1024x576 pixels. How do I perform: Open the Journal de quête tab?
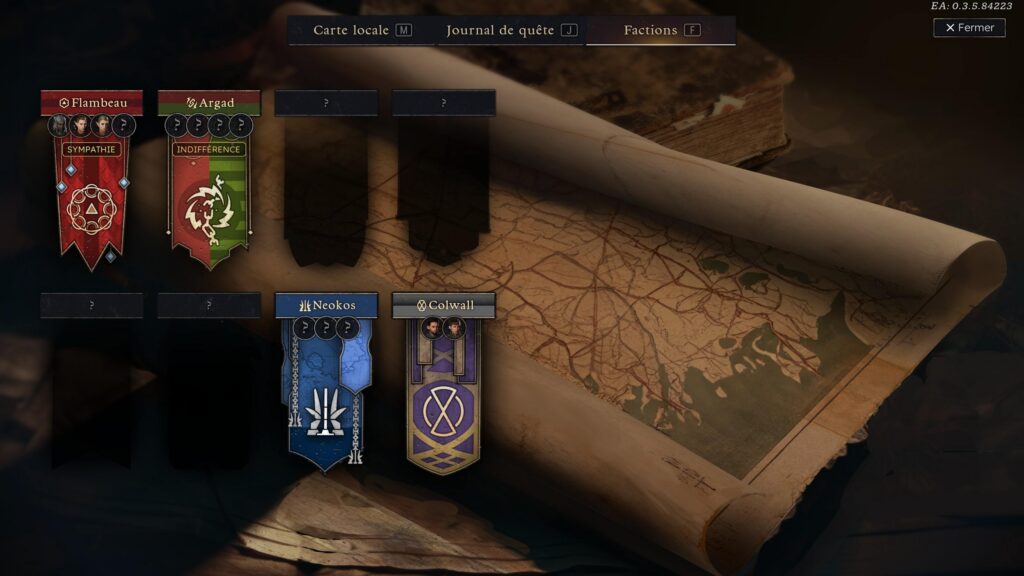coord(511,30)
